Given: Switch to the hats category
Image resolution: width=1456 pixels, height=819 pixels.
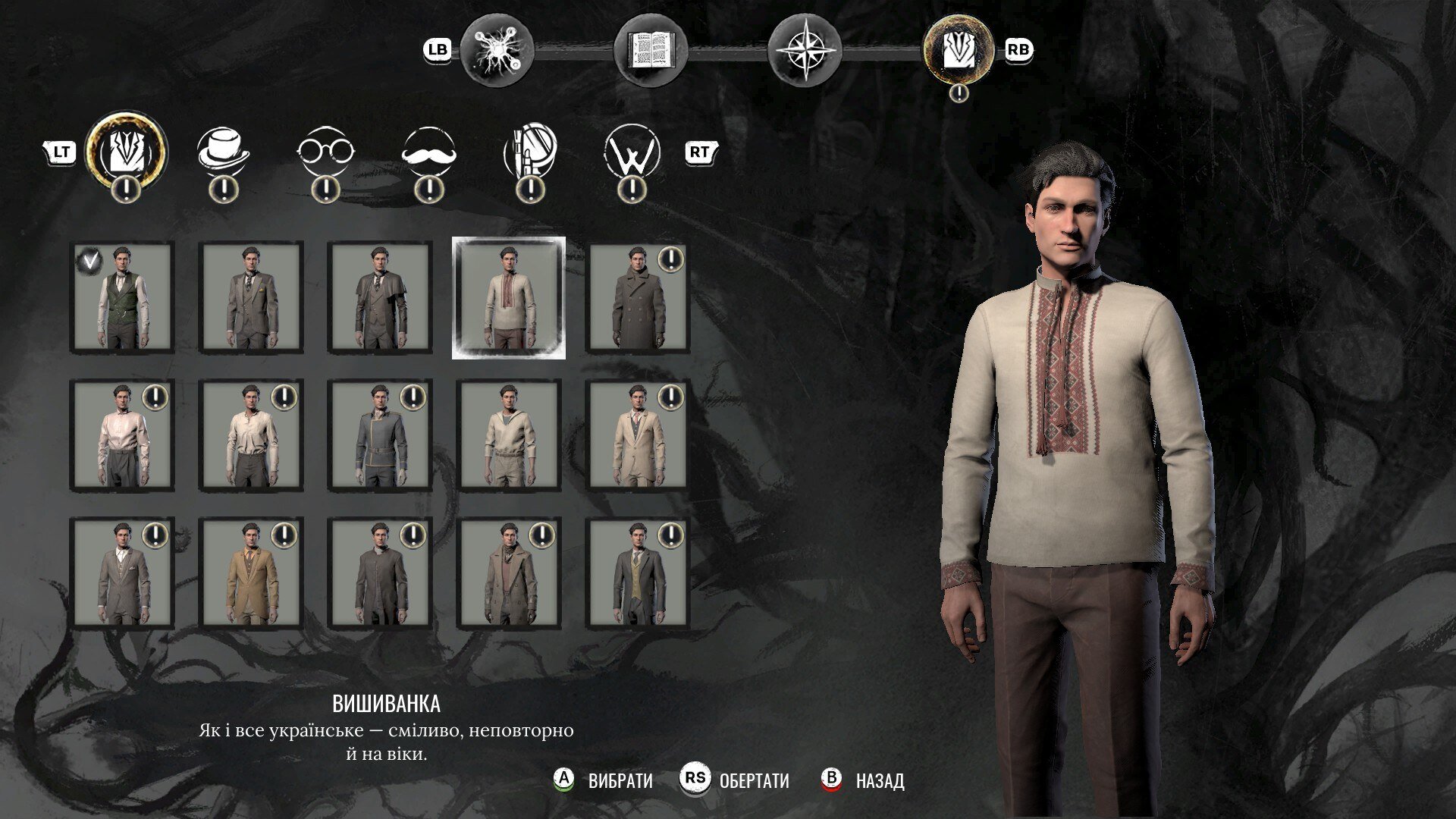Looking at the screenshot, I should [x=223, y=151].
